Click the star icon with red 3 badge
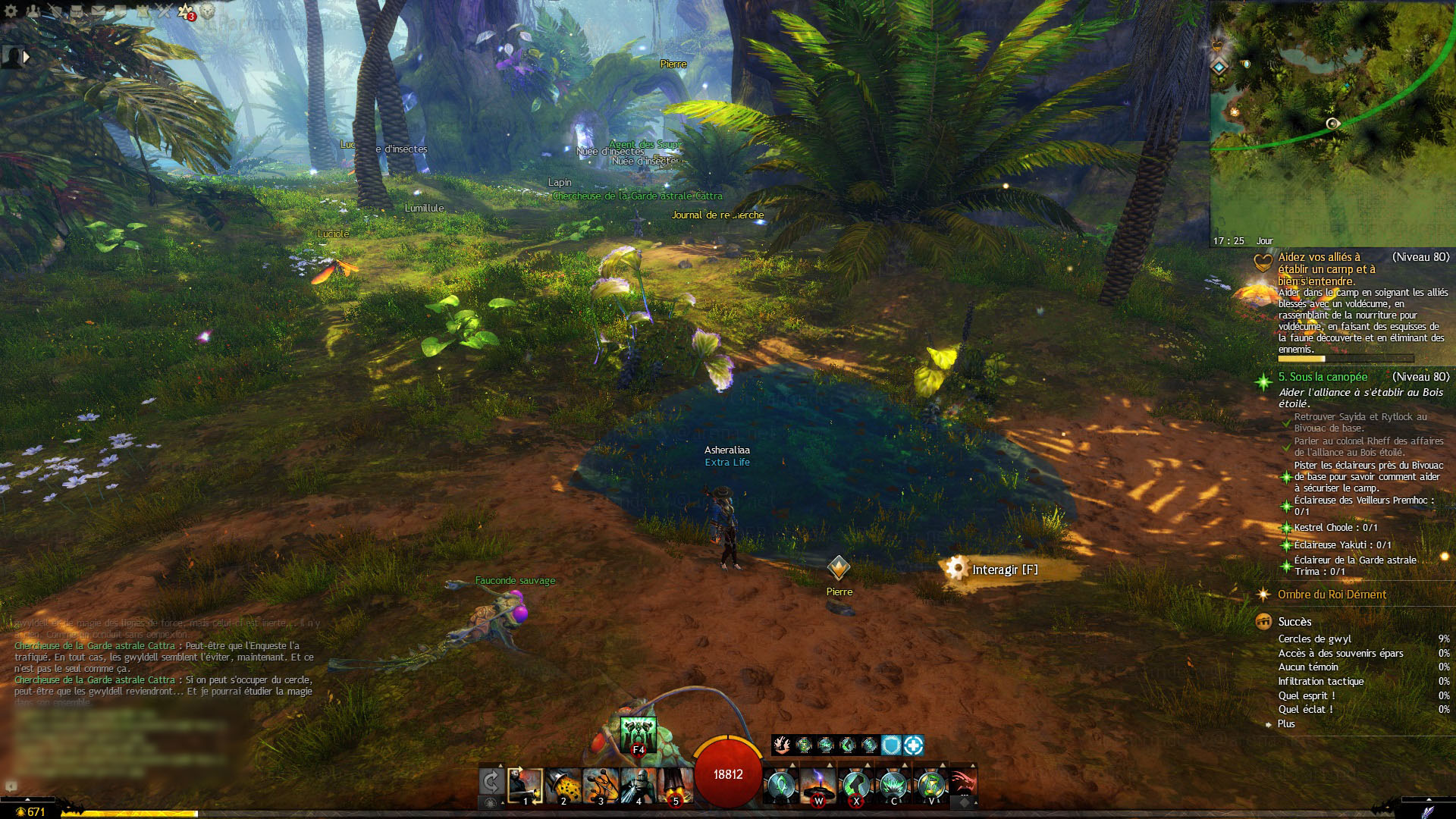1456x819 pixels. pos(186,11)
